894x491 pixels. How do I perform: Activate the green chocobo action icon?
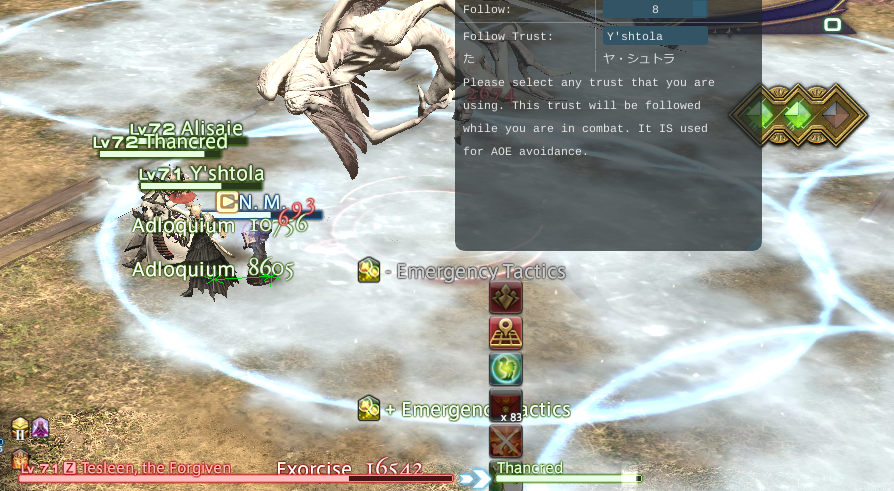click(506, 369)
